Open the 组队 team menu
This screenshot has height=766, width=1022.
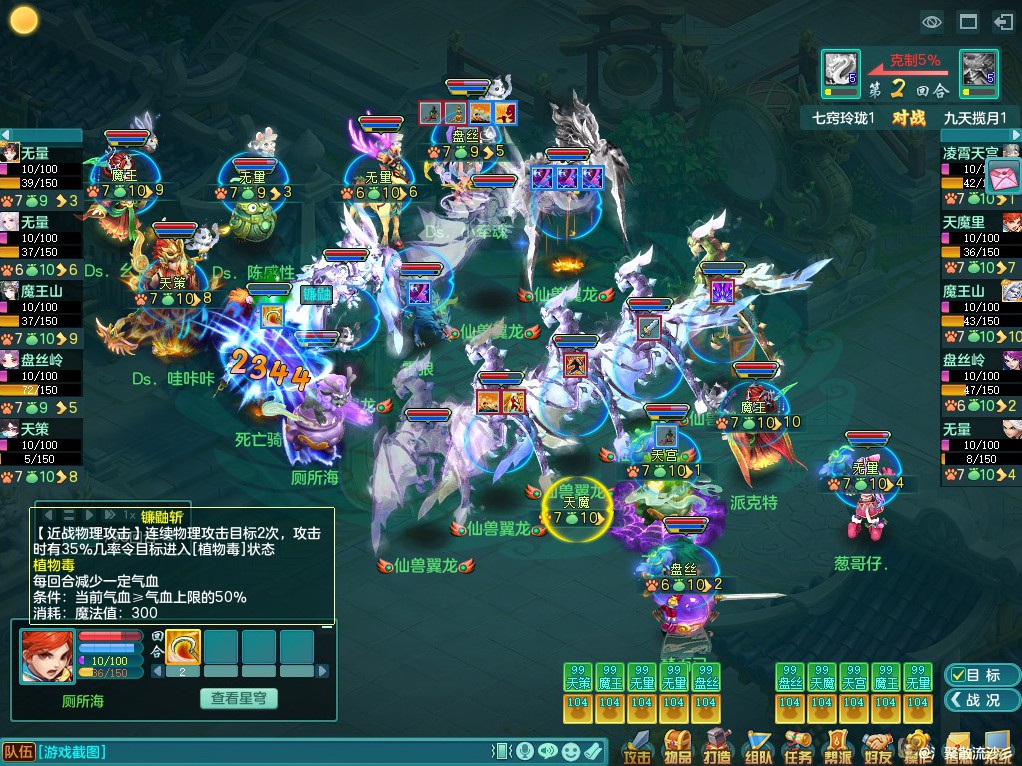click(x=758, y=746)
